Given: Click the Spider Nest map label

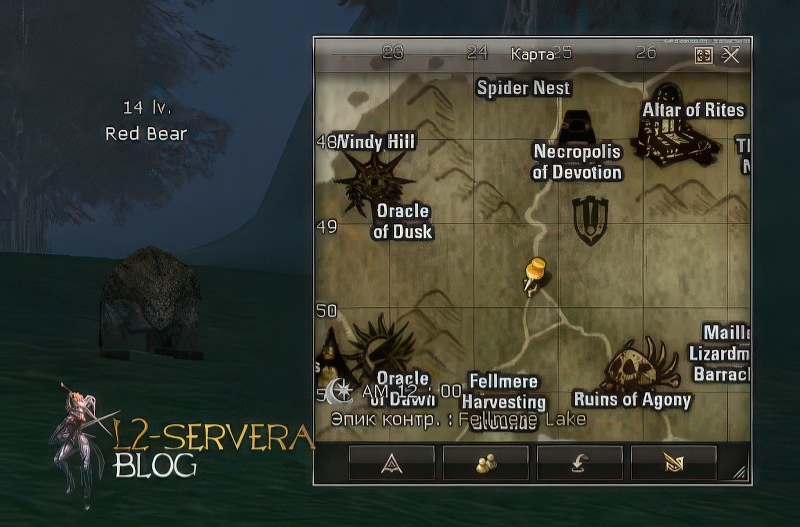Looking at the screenshot, I should [523, 88].
